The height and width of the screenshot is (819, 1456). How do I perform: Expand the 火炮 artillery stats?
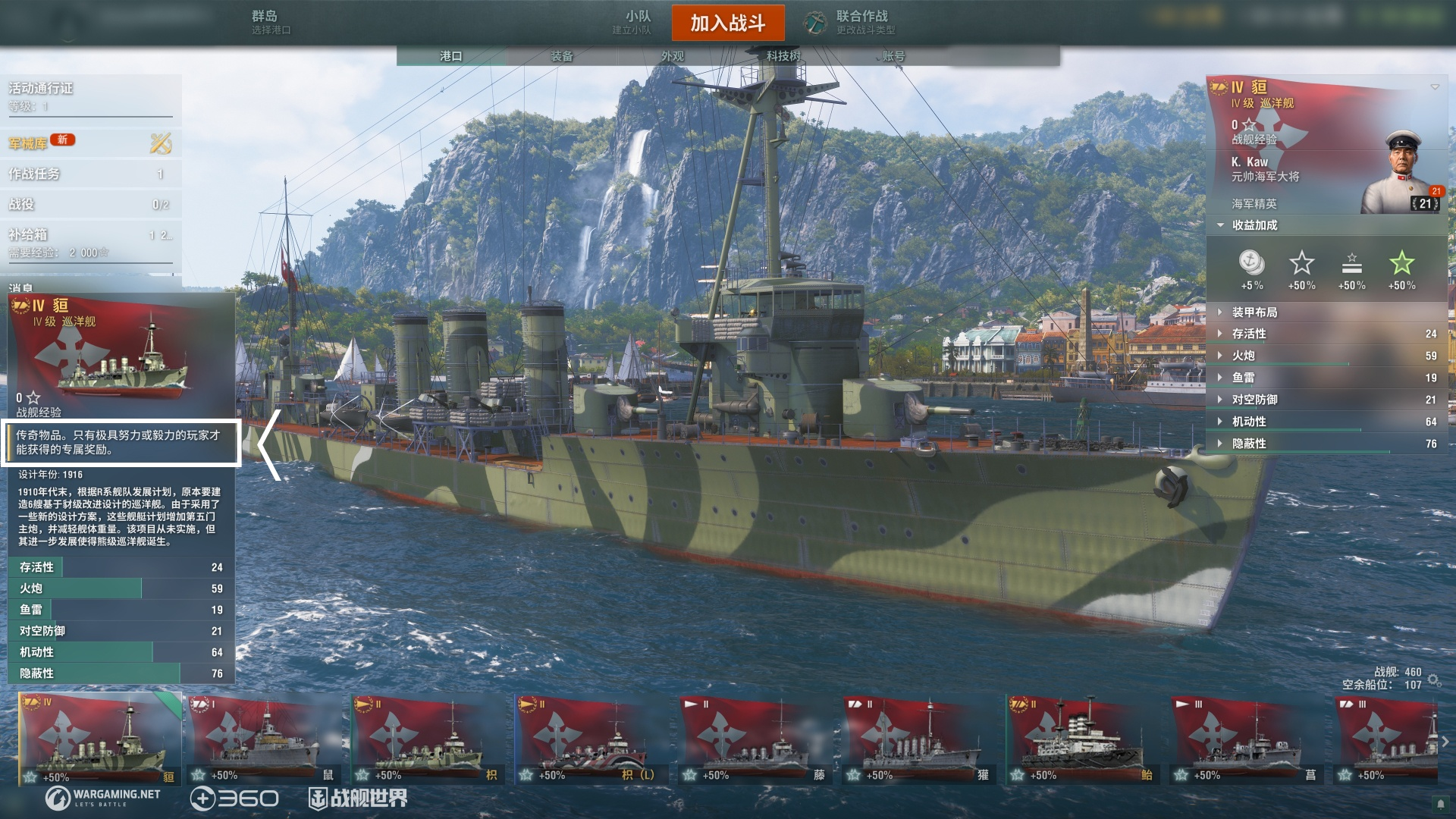coord(1244,356)
